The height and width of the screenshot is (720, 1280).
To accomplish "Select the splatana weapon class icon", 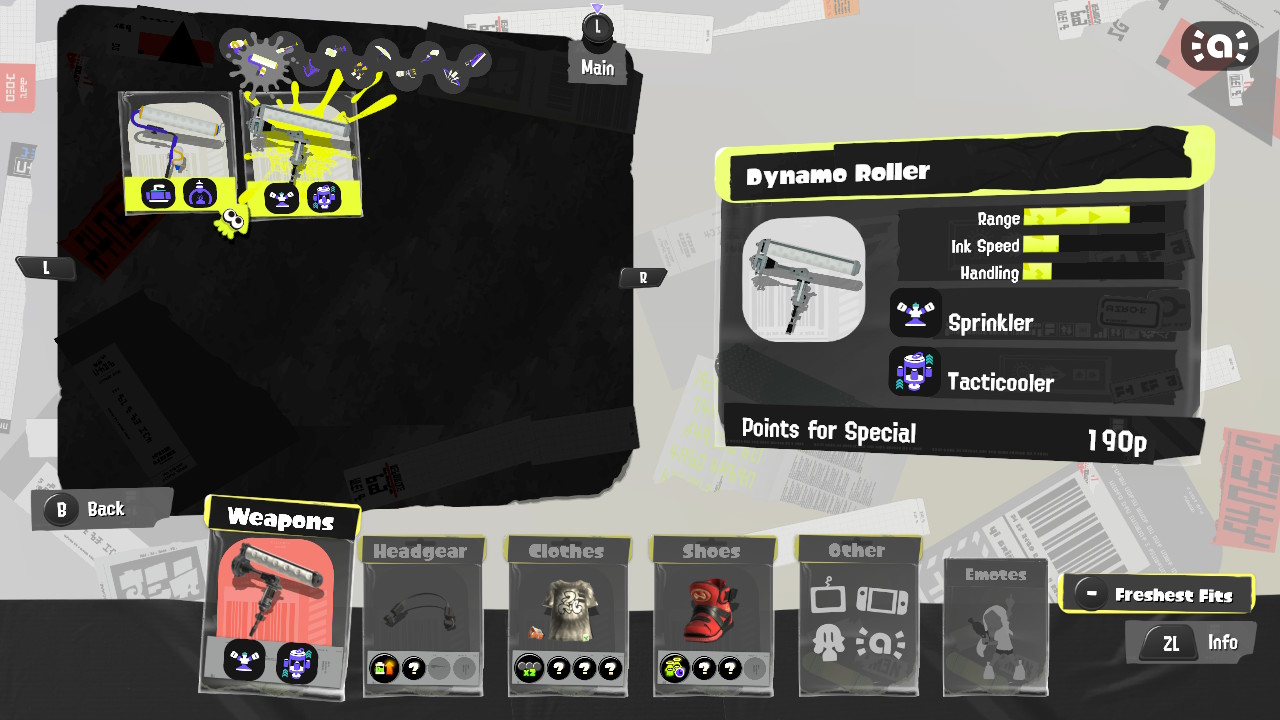I will (475, 57).
